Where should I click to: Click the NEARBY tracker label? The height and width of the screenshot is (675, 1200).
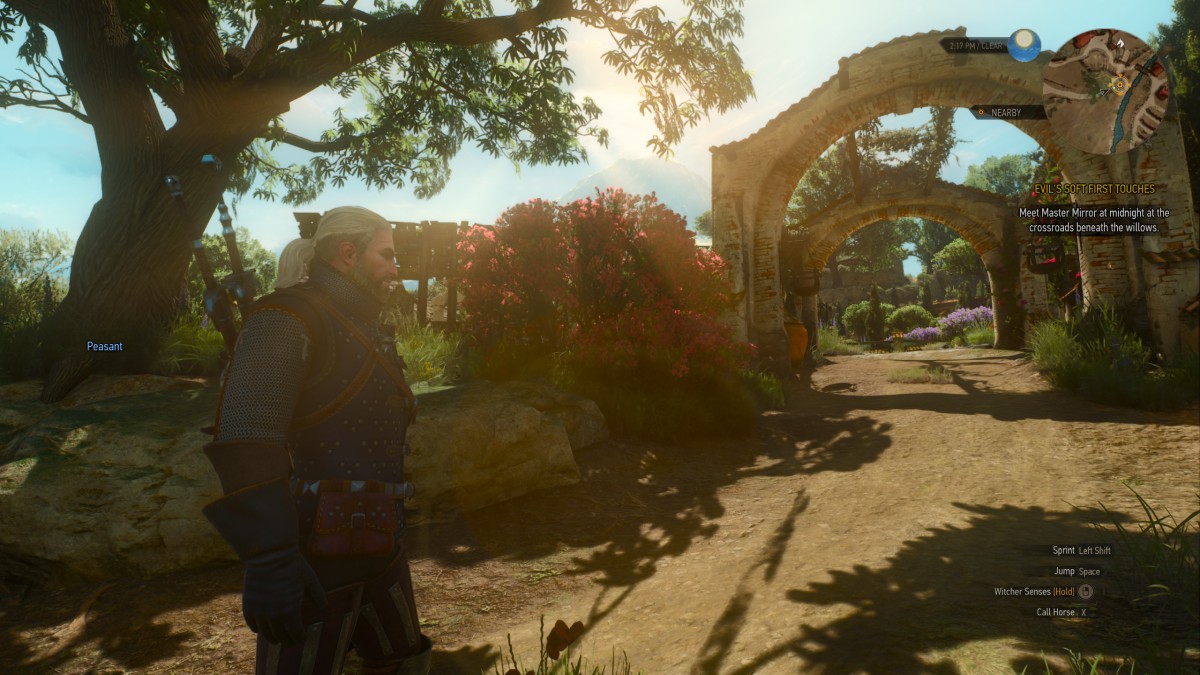1005,113
